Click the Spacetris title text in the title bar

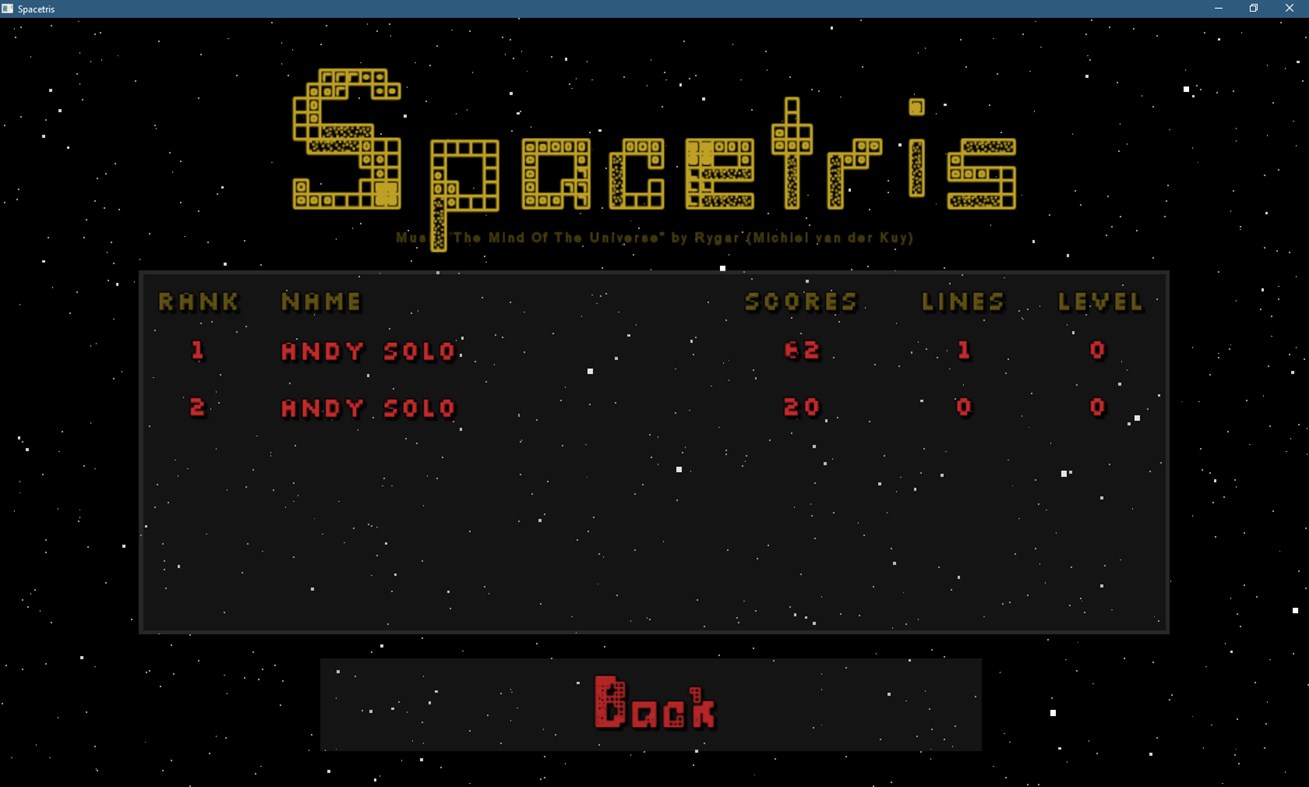coord(35,8)
